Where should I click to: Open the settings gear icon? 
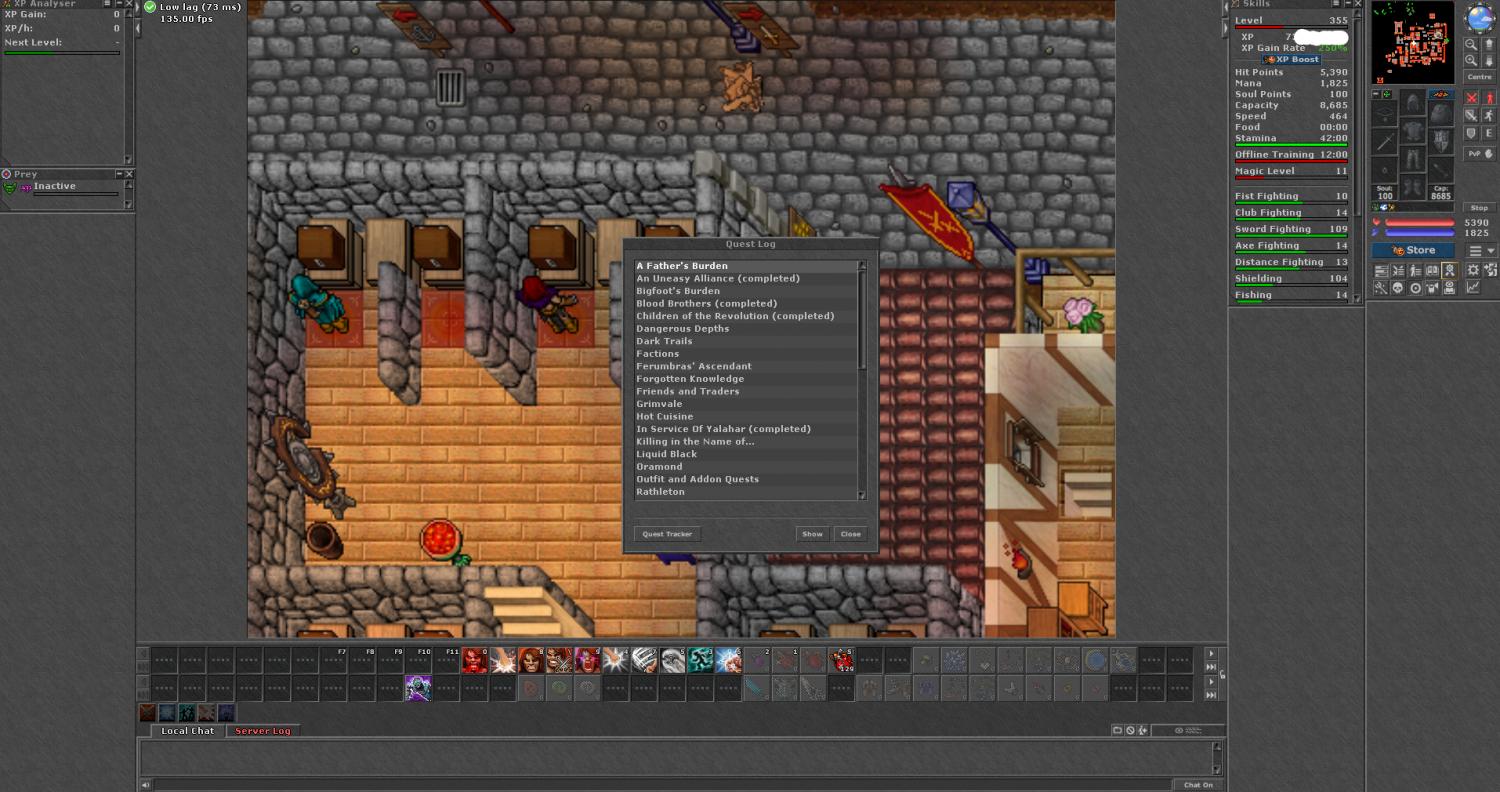click(1473, 270)
